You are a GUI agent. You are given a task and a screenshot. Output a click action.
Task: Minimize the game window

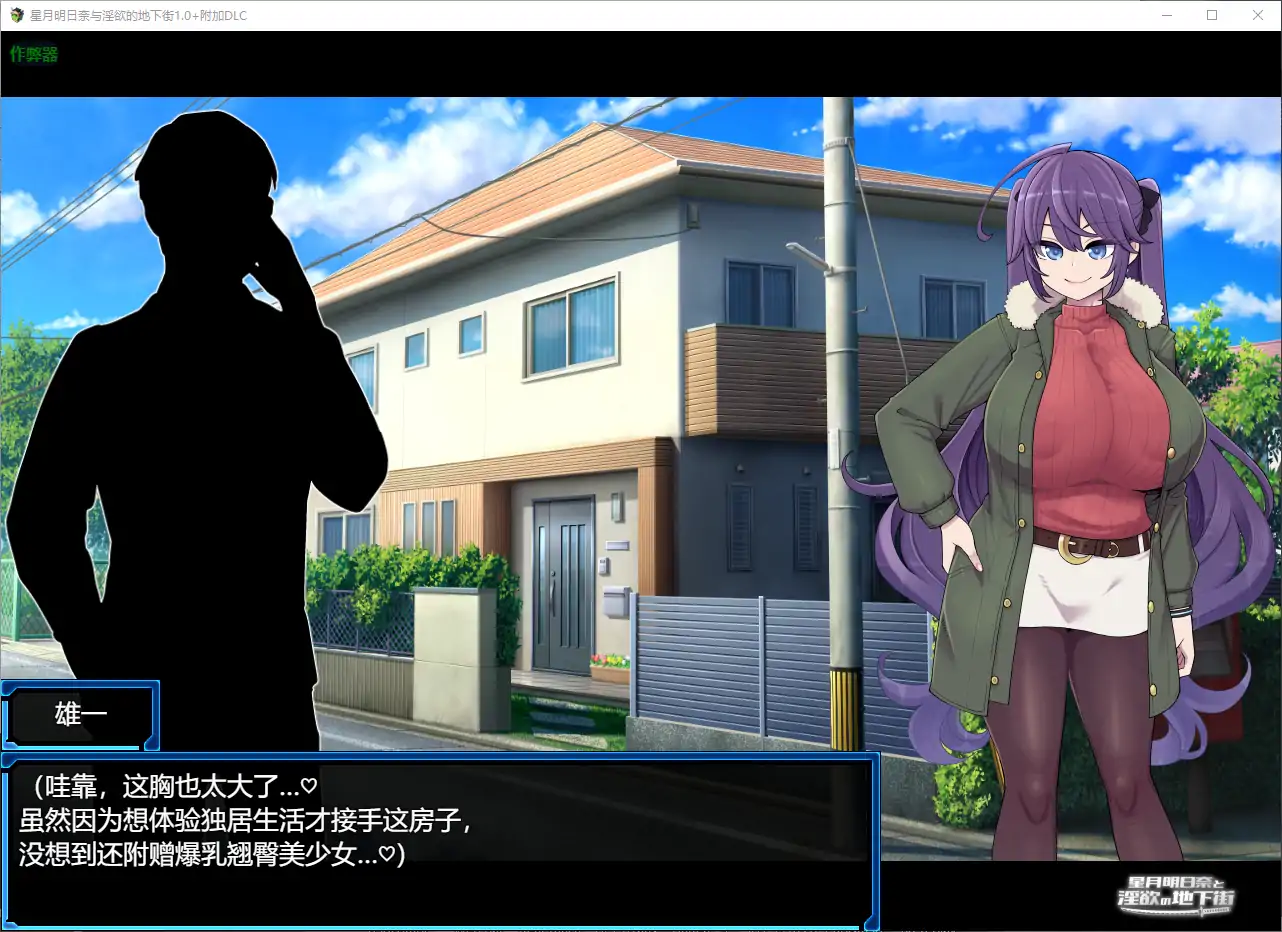(x=1167, y=15)
